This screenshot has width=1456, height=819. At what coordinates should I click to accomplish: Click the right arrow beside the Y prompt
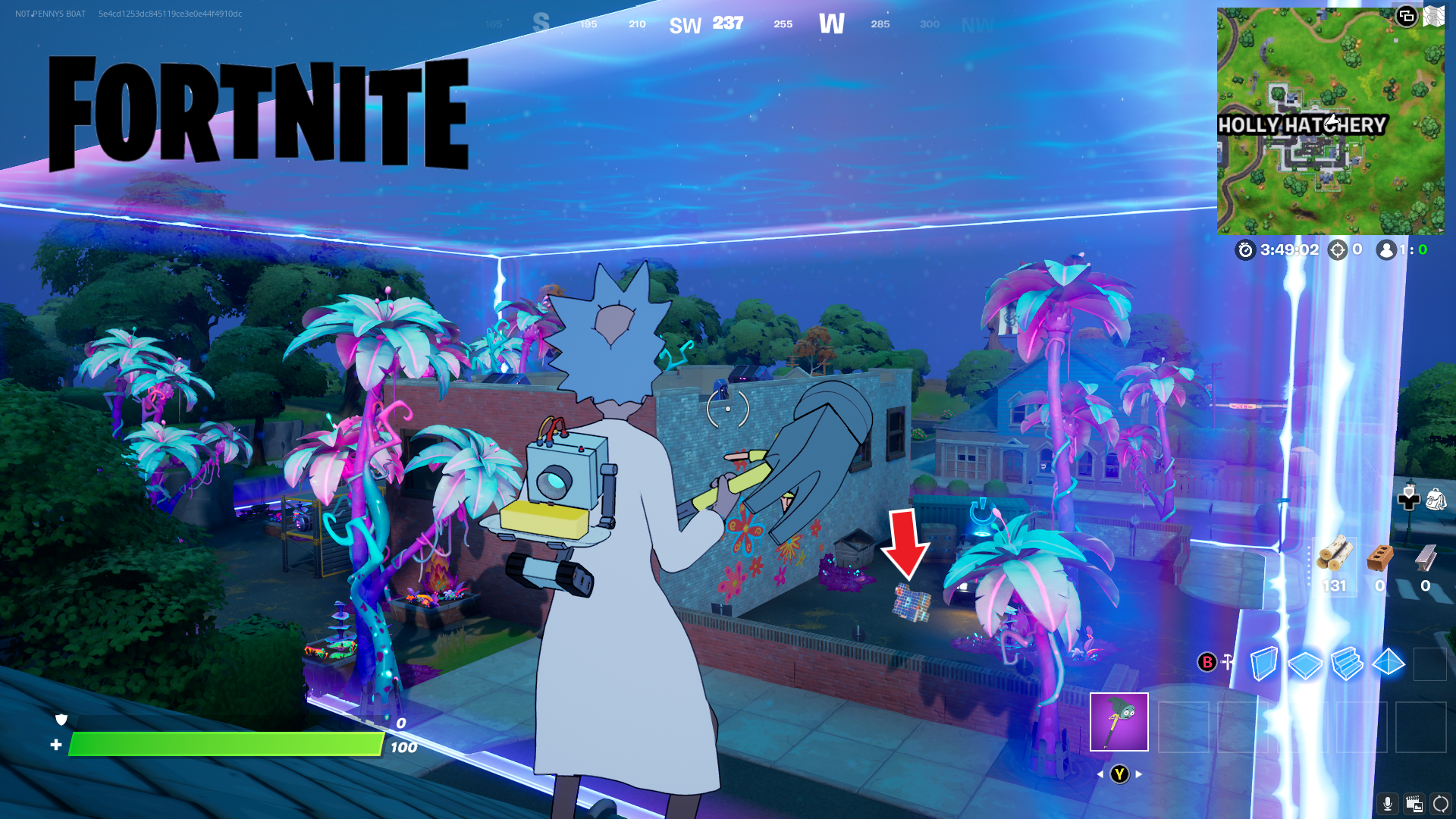pyautogui.click(x=1139, y=774)
